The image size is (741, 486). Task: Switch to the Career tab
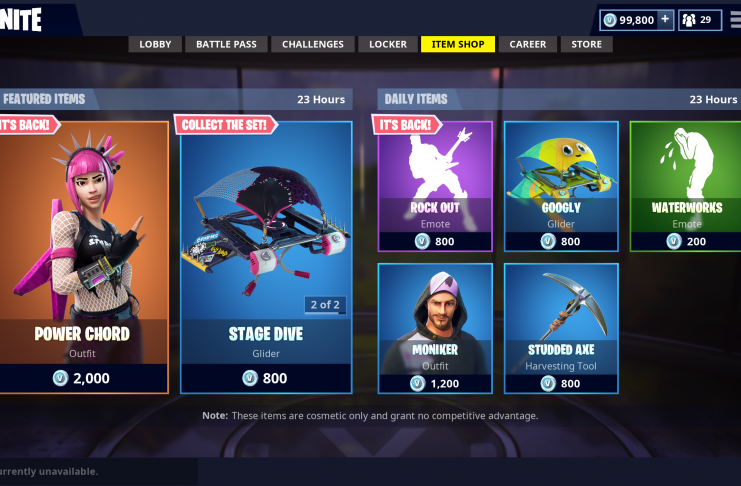(527, 44)
